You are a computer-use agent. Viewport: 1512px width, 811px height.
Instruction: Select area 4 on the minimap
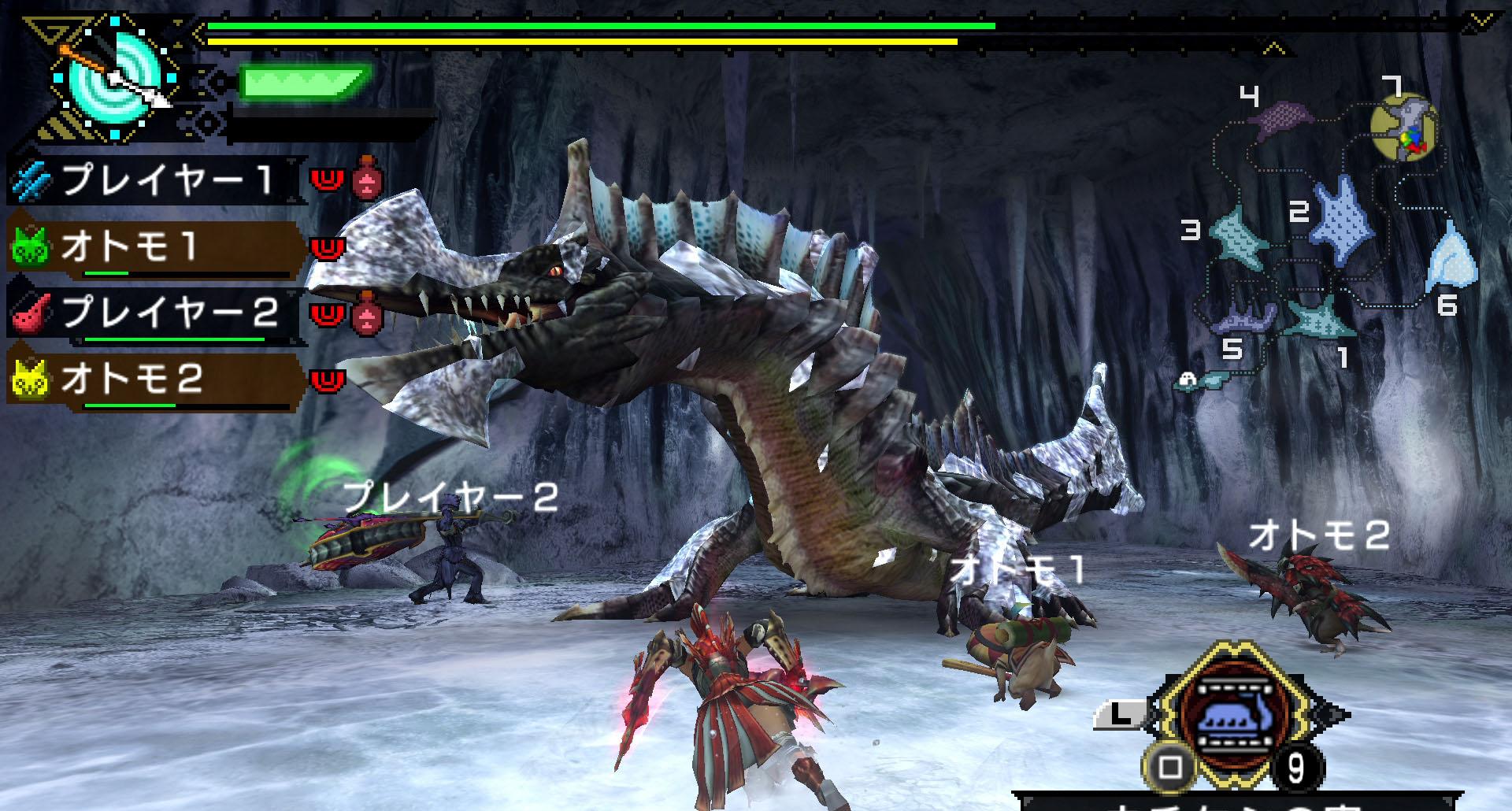1281,118
